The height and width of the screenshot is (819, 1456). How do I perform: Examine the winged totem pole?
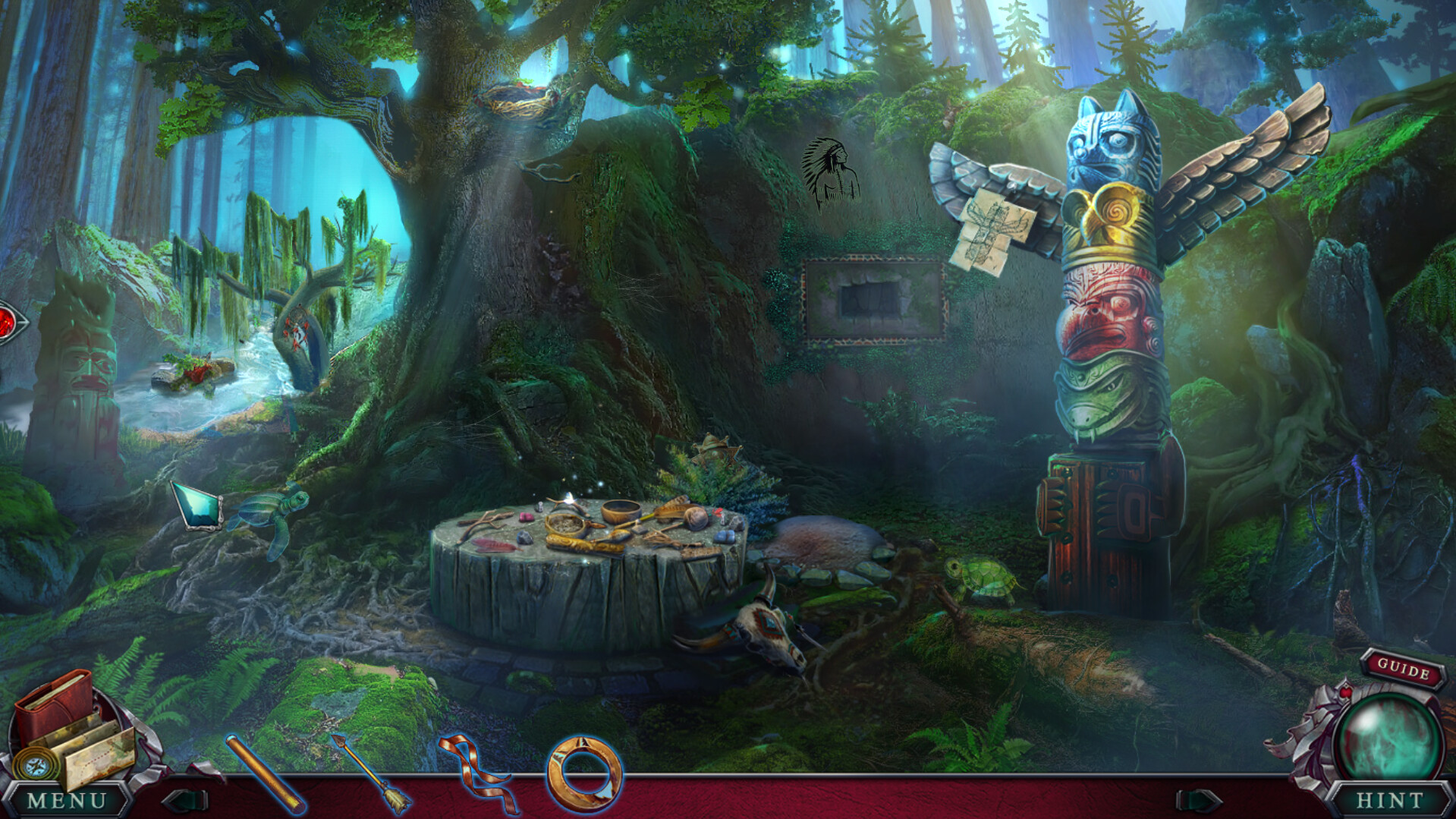click(x=1108, y=304)
